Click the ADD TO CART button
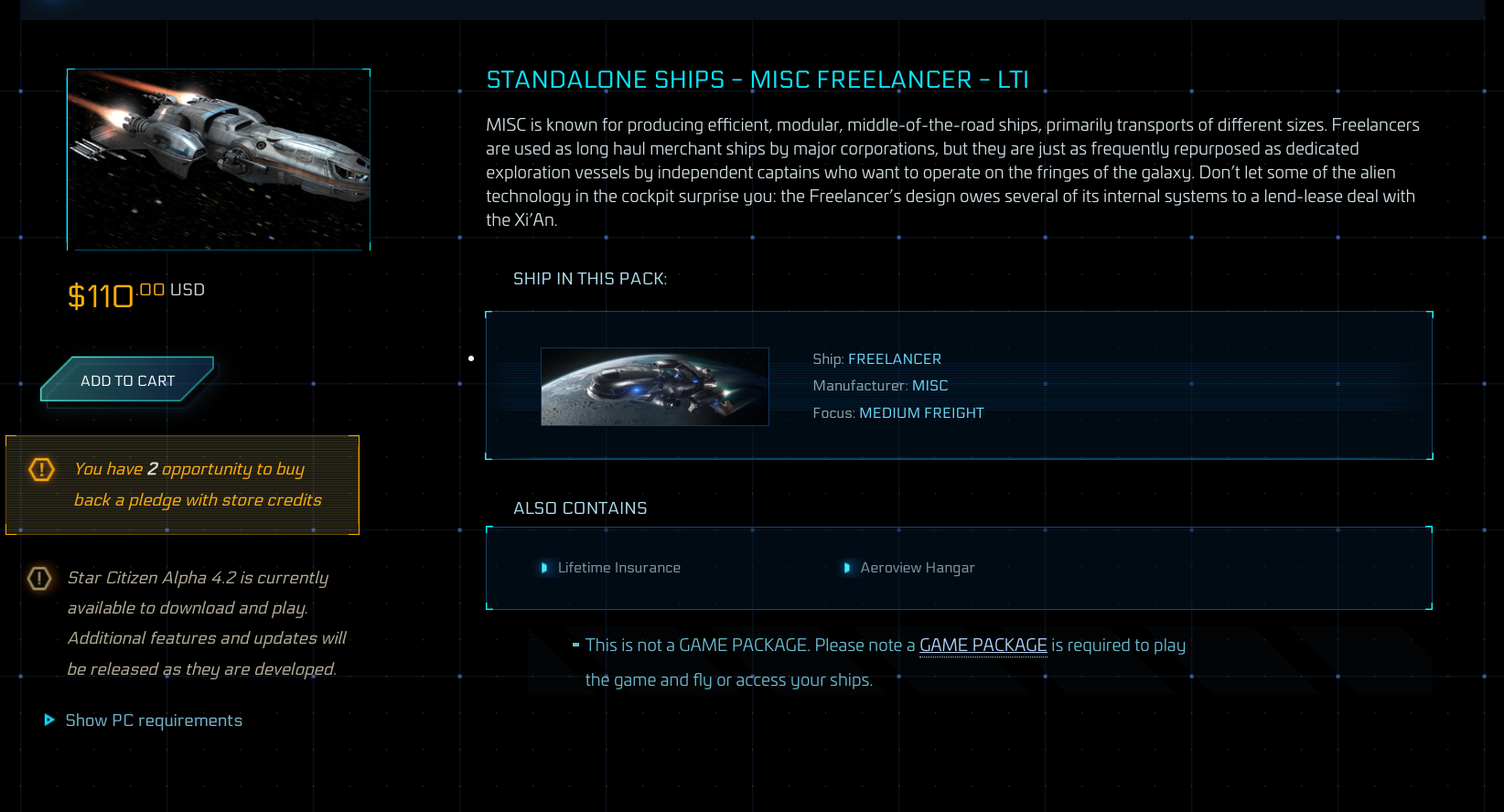This screenshot has width=1504, height=812. coord(127,380)
